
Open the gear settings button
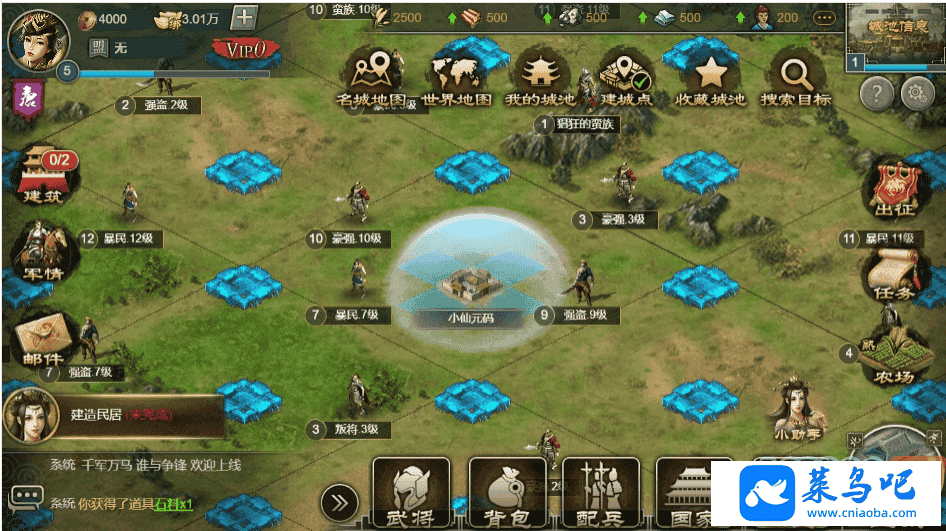(917, 95)
